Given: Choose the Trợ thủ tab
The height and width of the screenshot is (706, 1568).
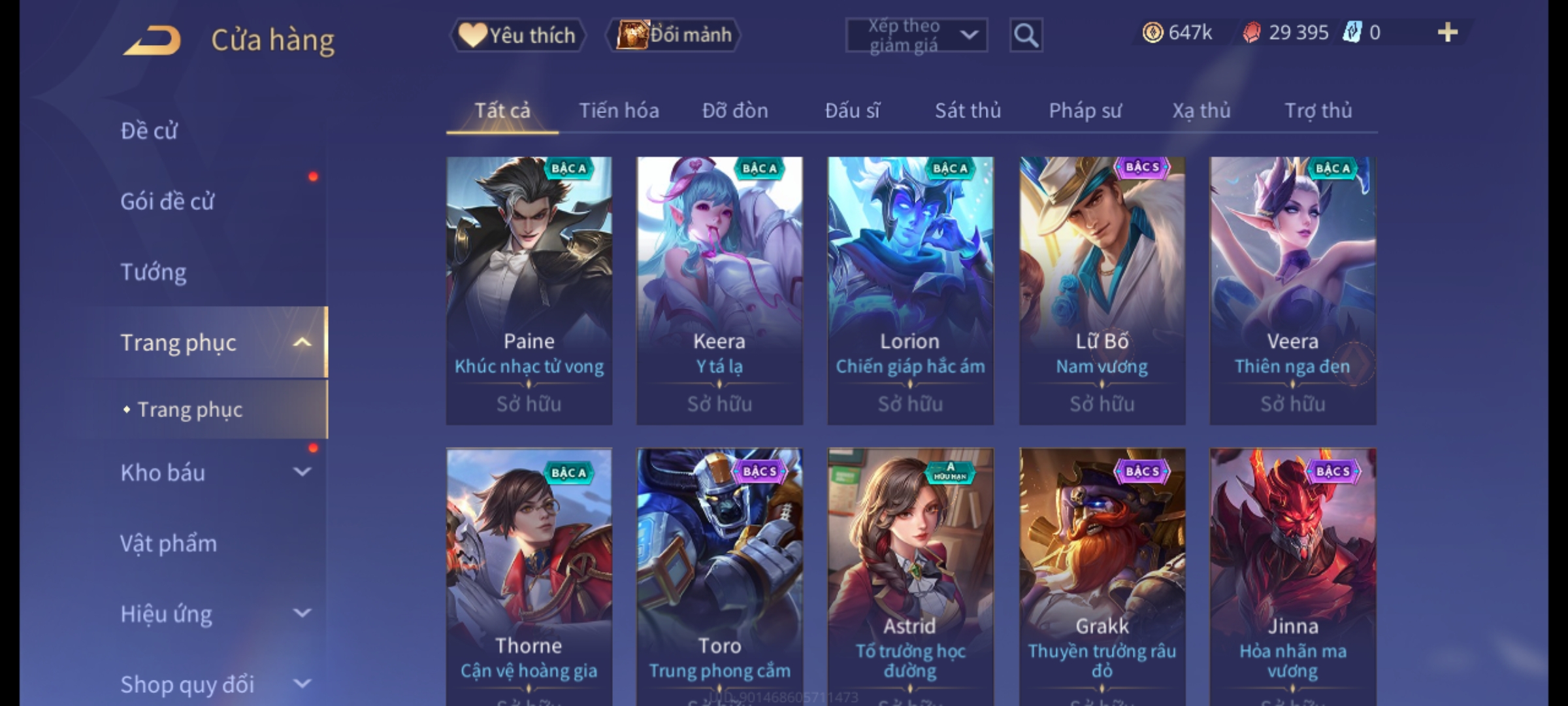Looking at the screenshot, I should click(x=1318, y=110).
